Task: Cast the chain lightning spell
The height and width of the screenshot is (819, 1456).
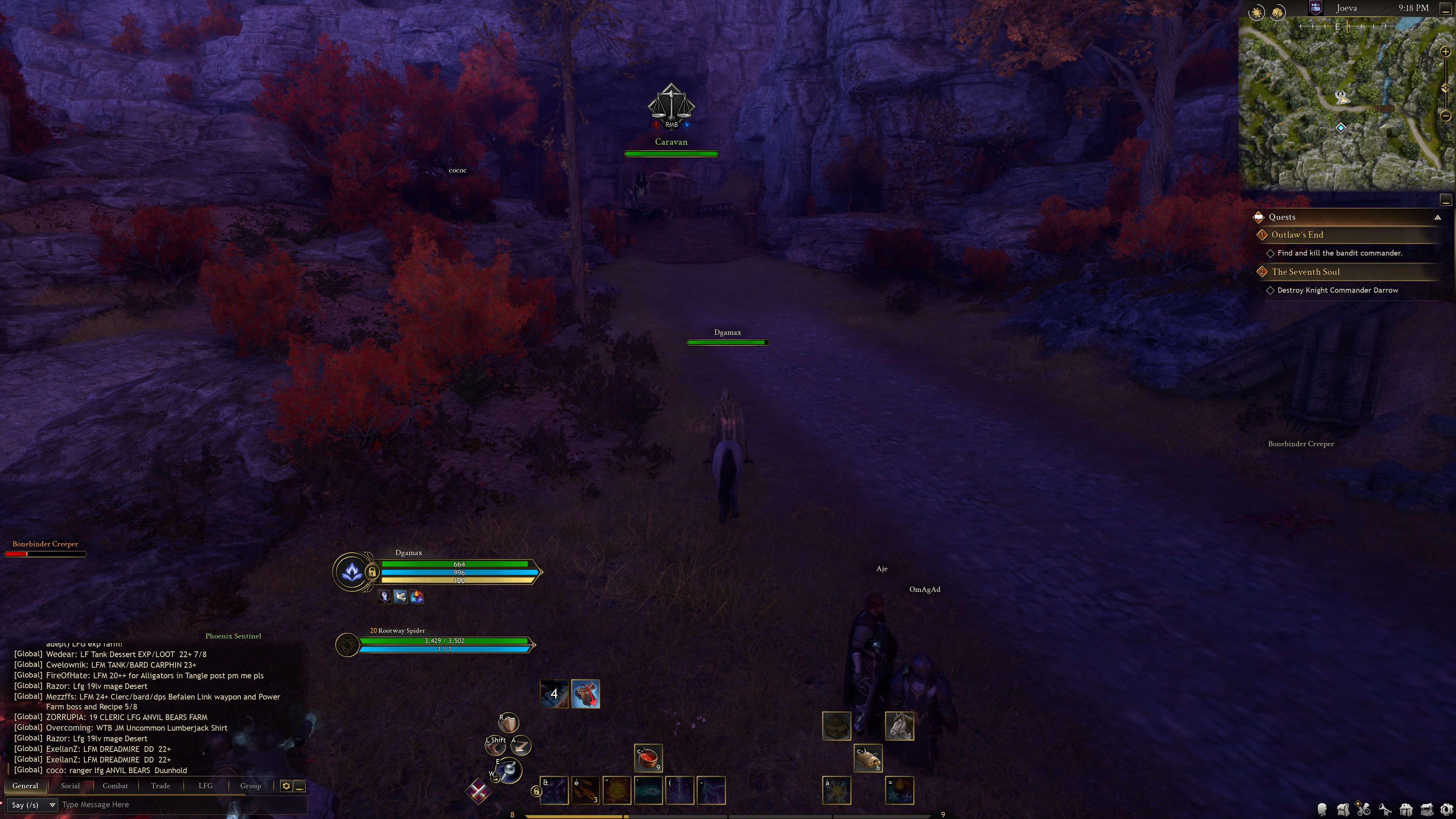Action: click(711, 790)
